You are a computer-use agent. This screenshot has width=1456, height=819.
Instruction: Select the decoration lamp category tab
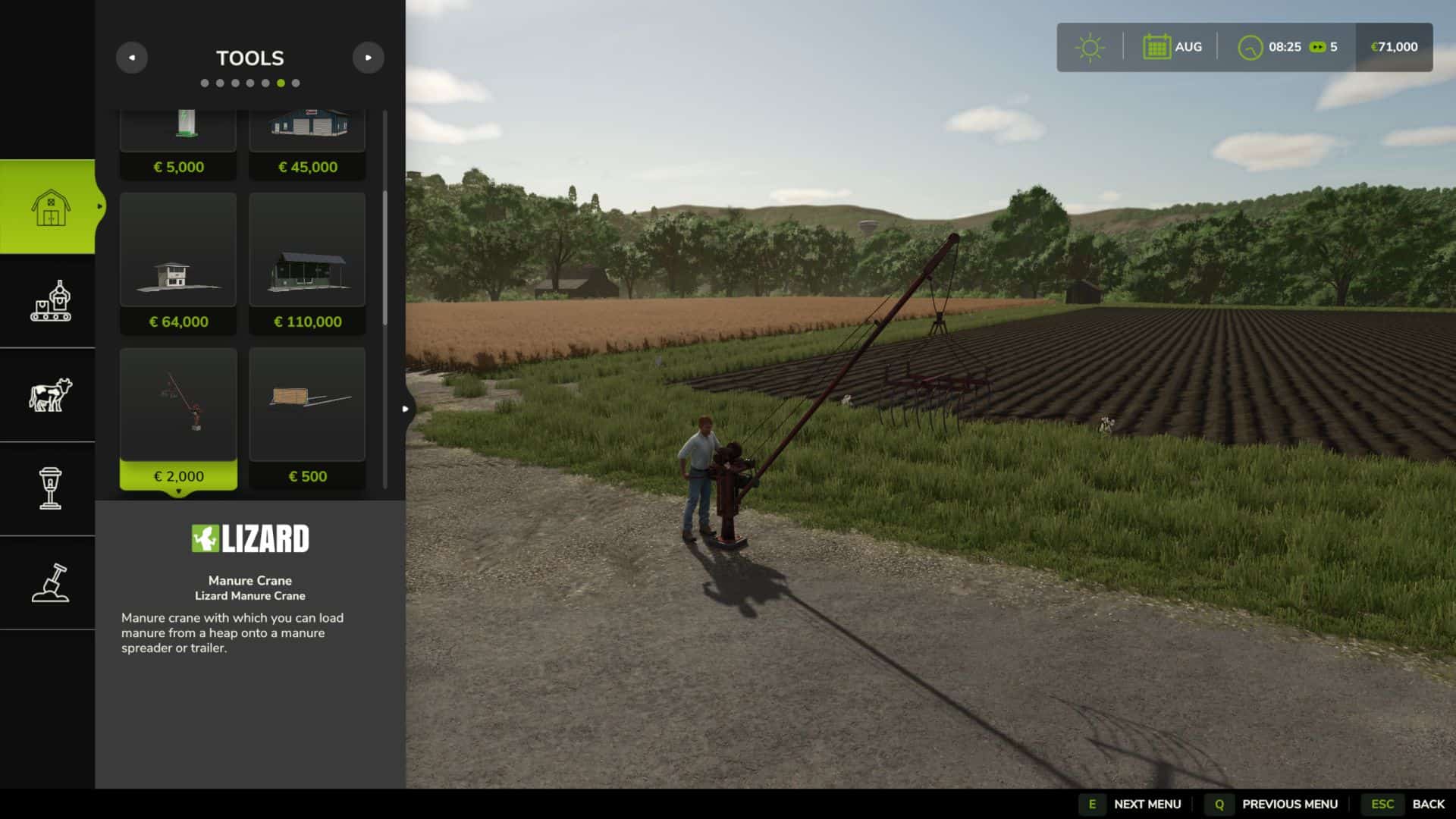point(49,488)
